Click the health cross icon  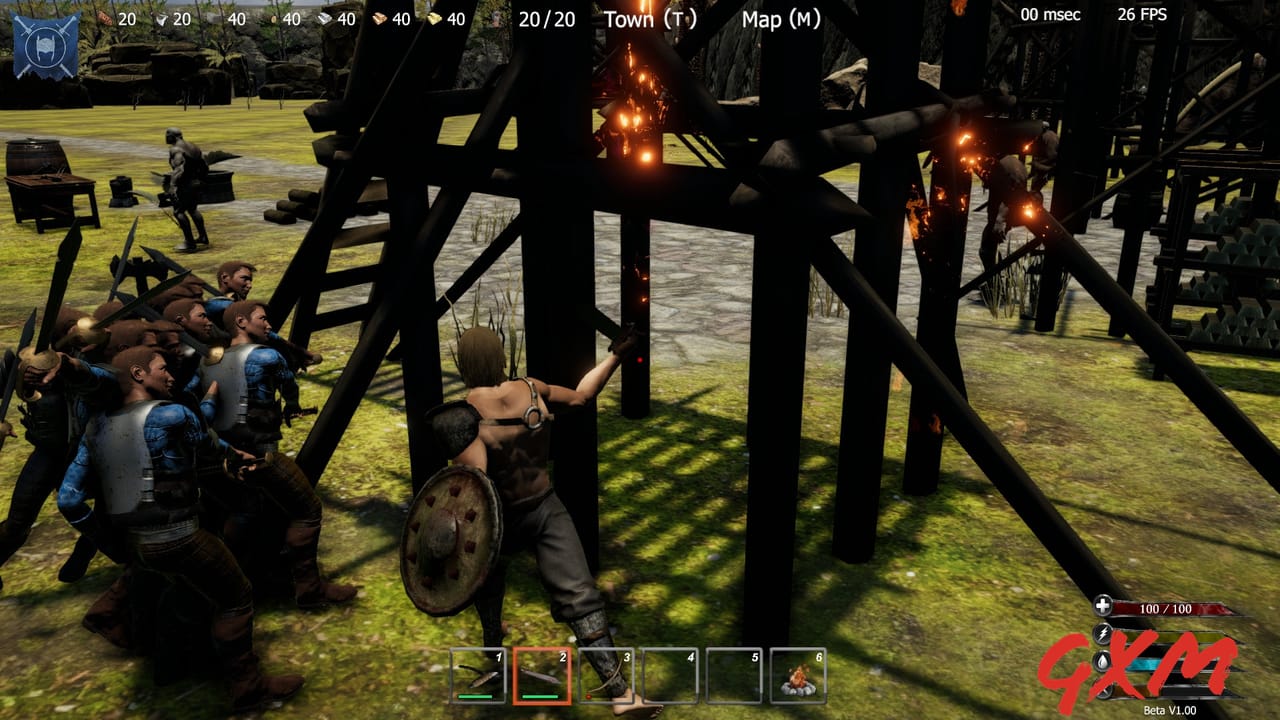pyautogui.click(x=1104, y=605)
